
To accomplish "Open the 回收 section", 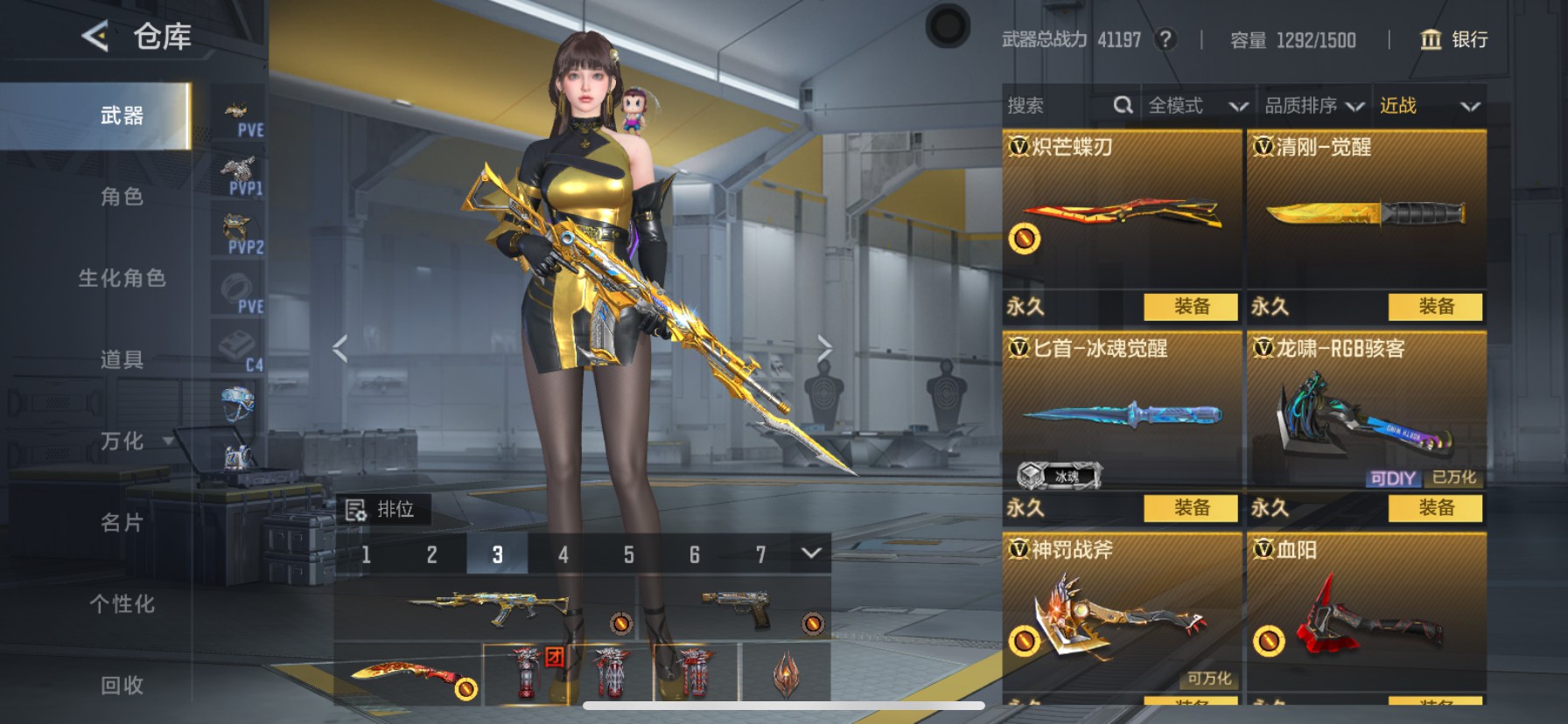I will point(122,686).
